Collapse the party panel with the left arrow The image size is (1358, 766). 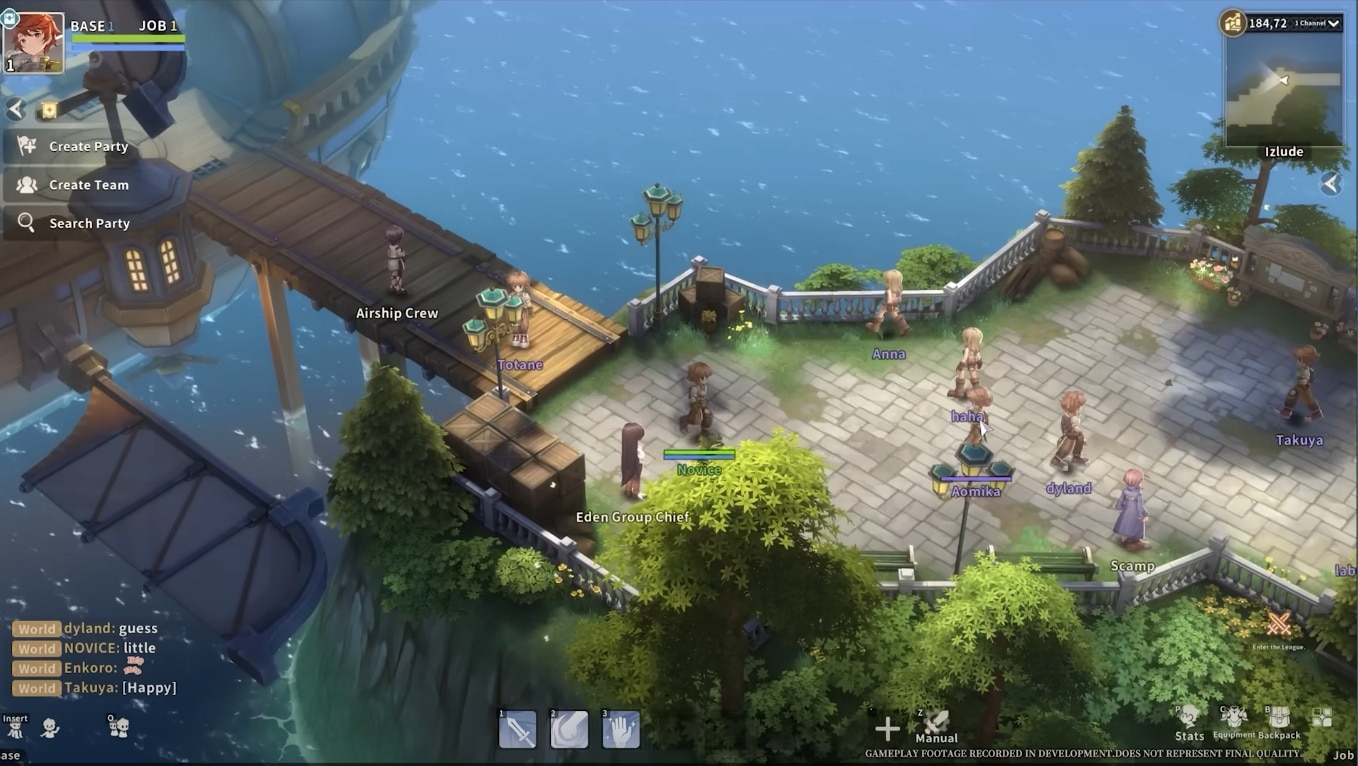click(15, 109)
